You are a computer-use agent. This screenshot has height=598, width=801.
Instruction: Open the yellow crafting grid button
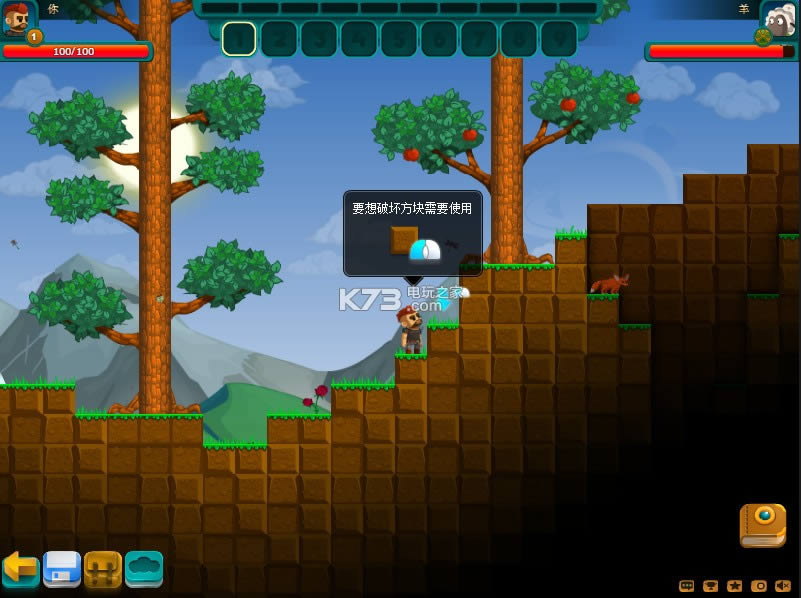(x=103, y=568)
